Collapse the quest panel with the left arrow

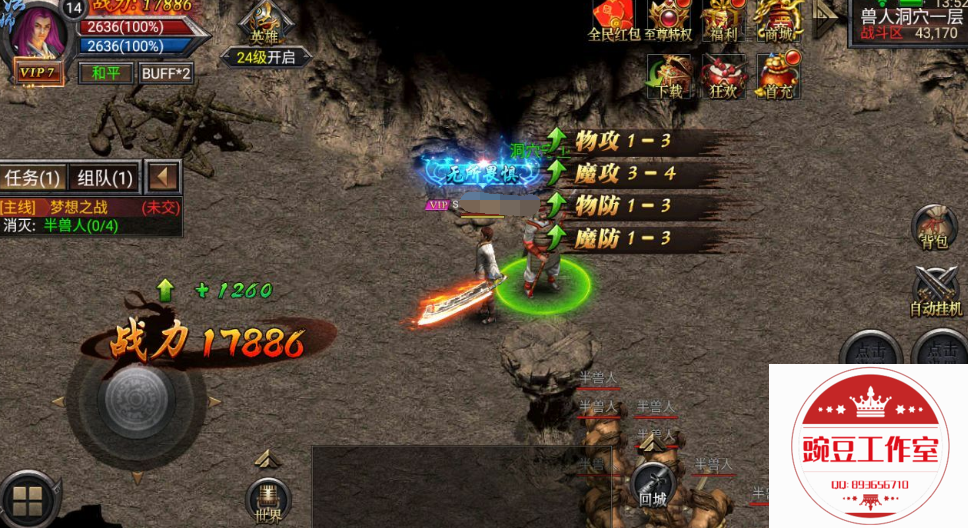tap(163, 178)
